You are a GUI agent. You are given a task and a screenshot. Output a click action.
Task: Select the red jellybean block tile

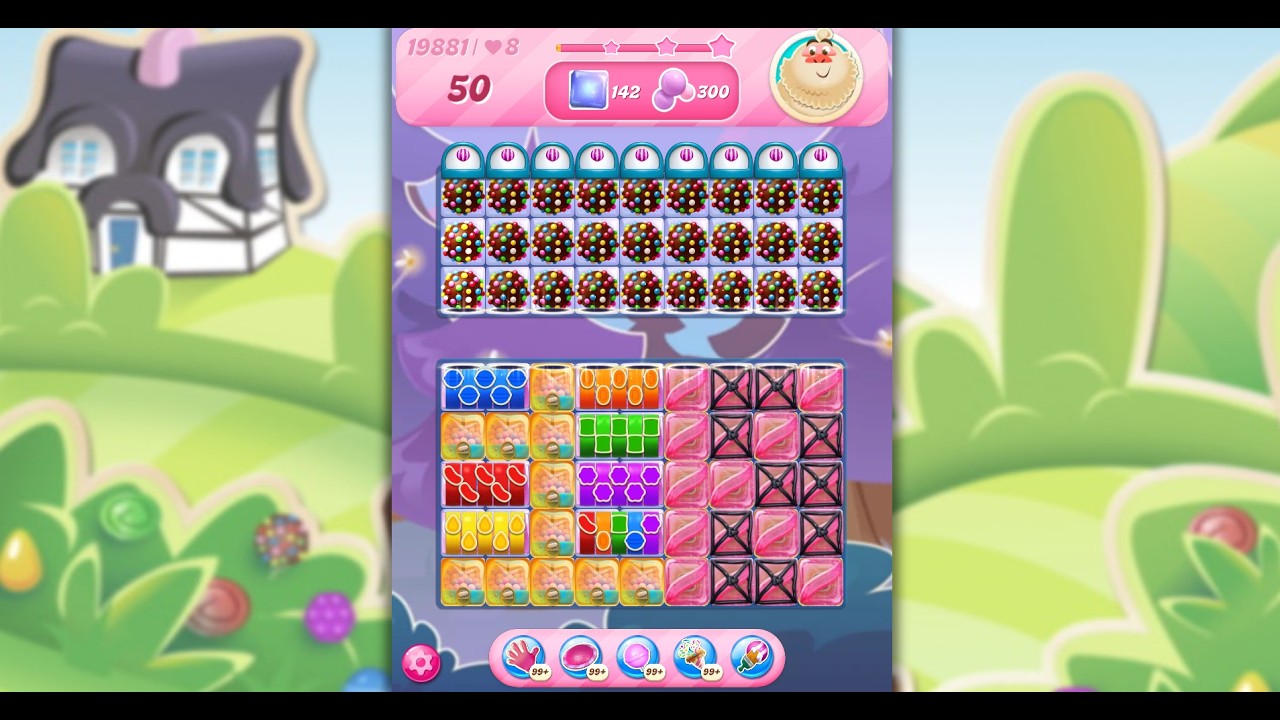tap(485, 484)
